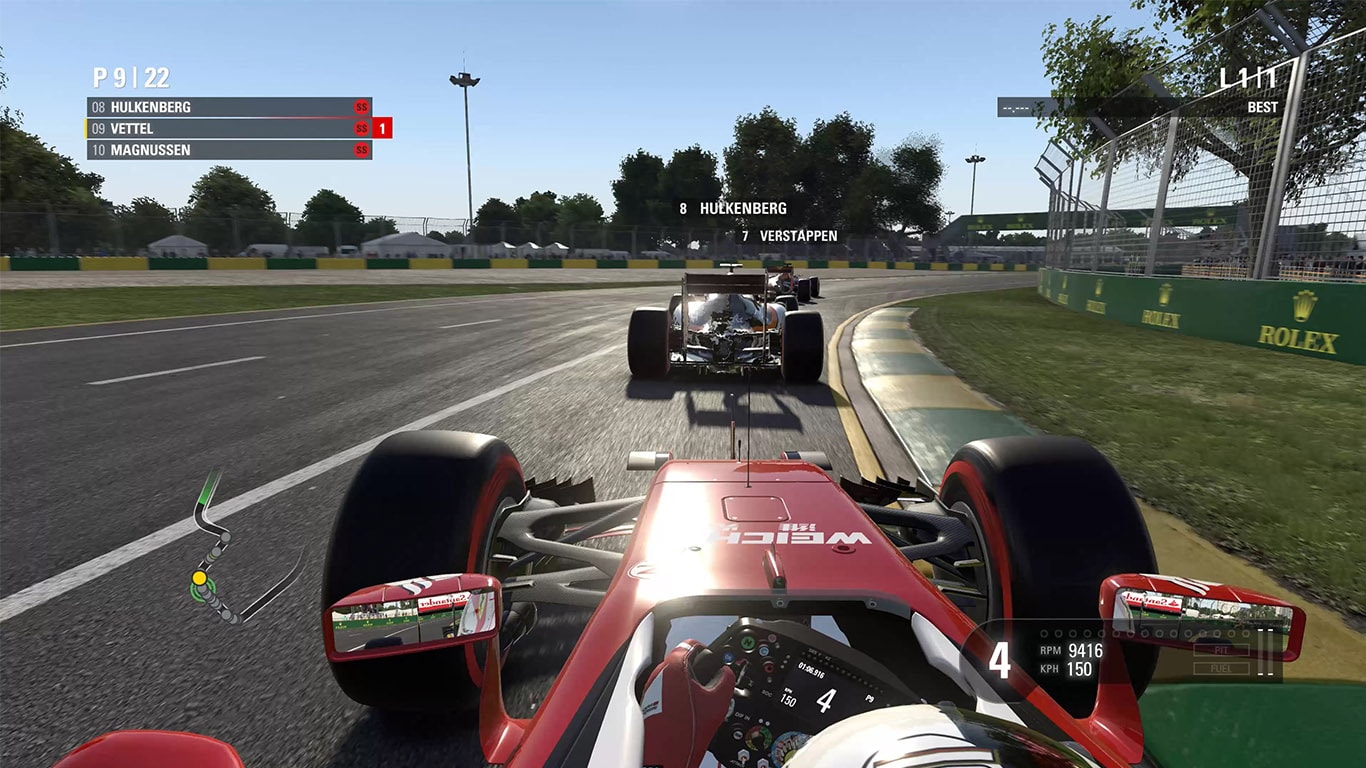Select Hulkenberg's row in the standings list

228,107
